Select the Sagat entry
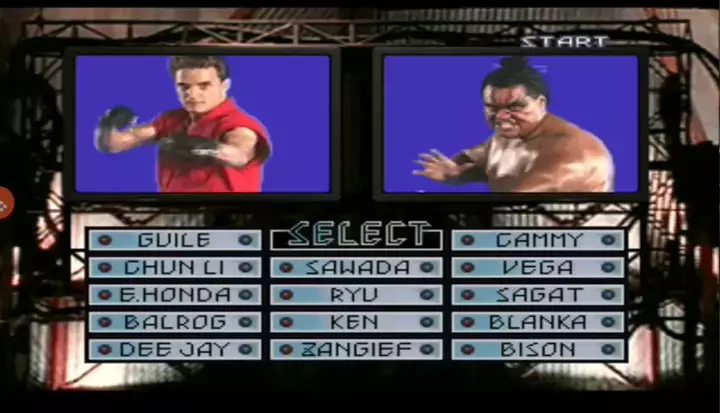This screenshot has width=720, height=413. tap(538, 295)
